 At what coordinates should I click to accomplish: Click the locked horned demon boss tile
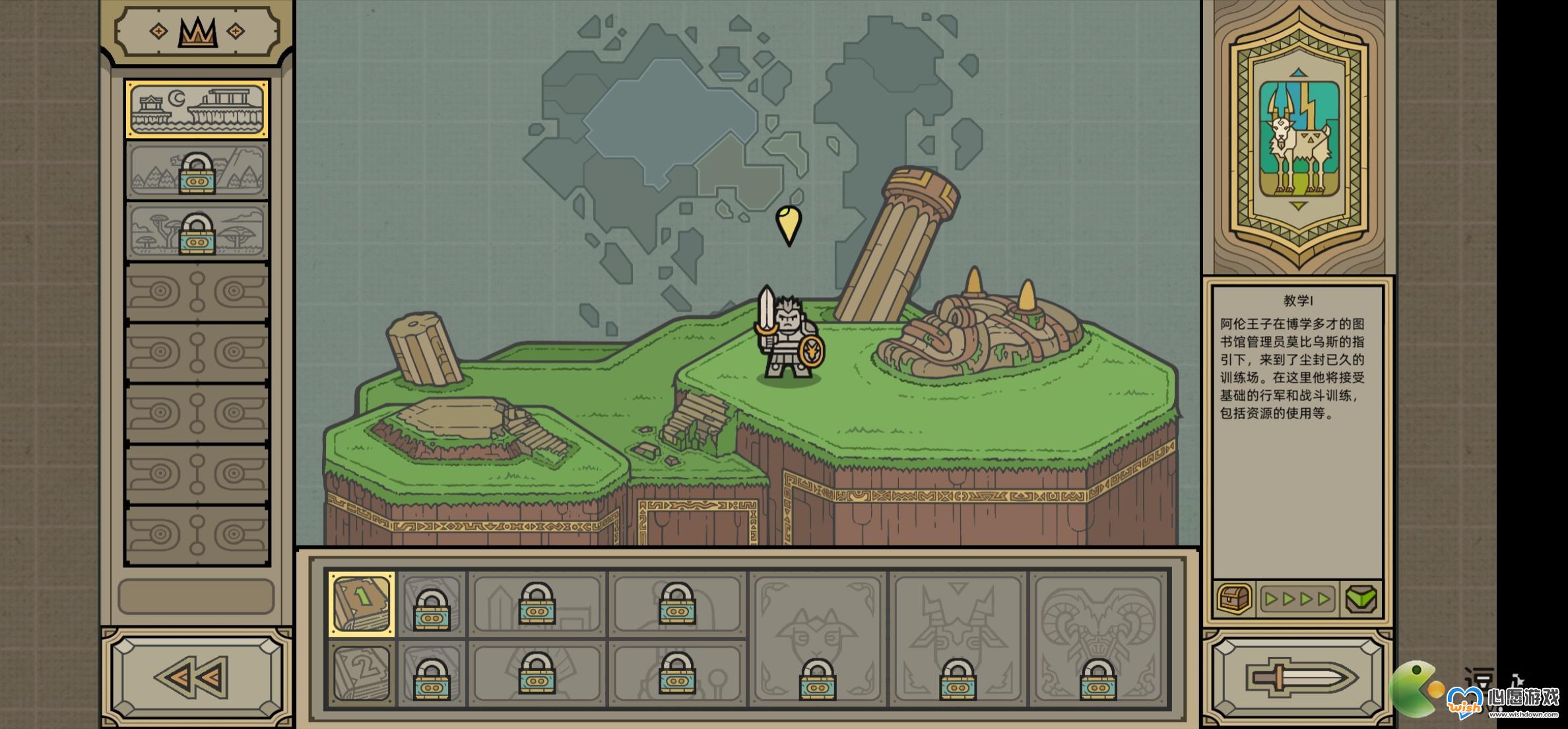pos(958,638)
